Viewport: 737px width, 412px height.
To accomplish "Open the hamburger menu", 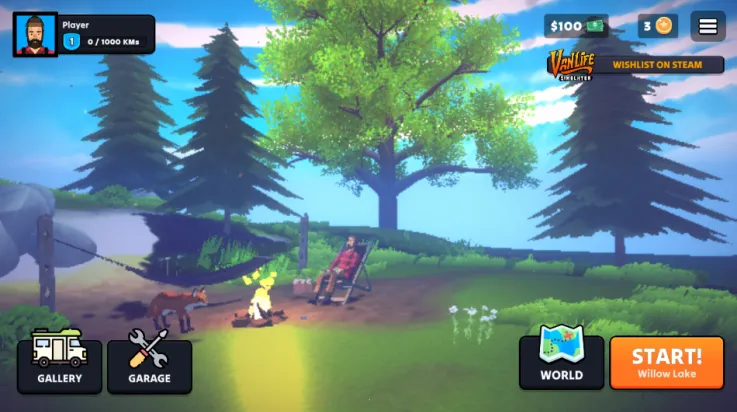I will [708, 26].
